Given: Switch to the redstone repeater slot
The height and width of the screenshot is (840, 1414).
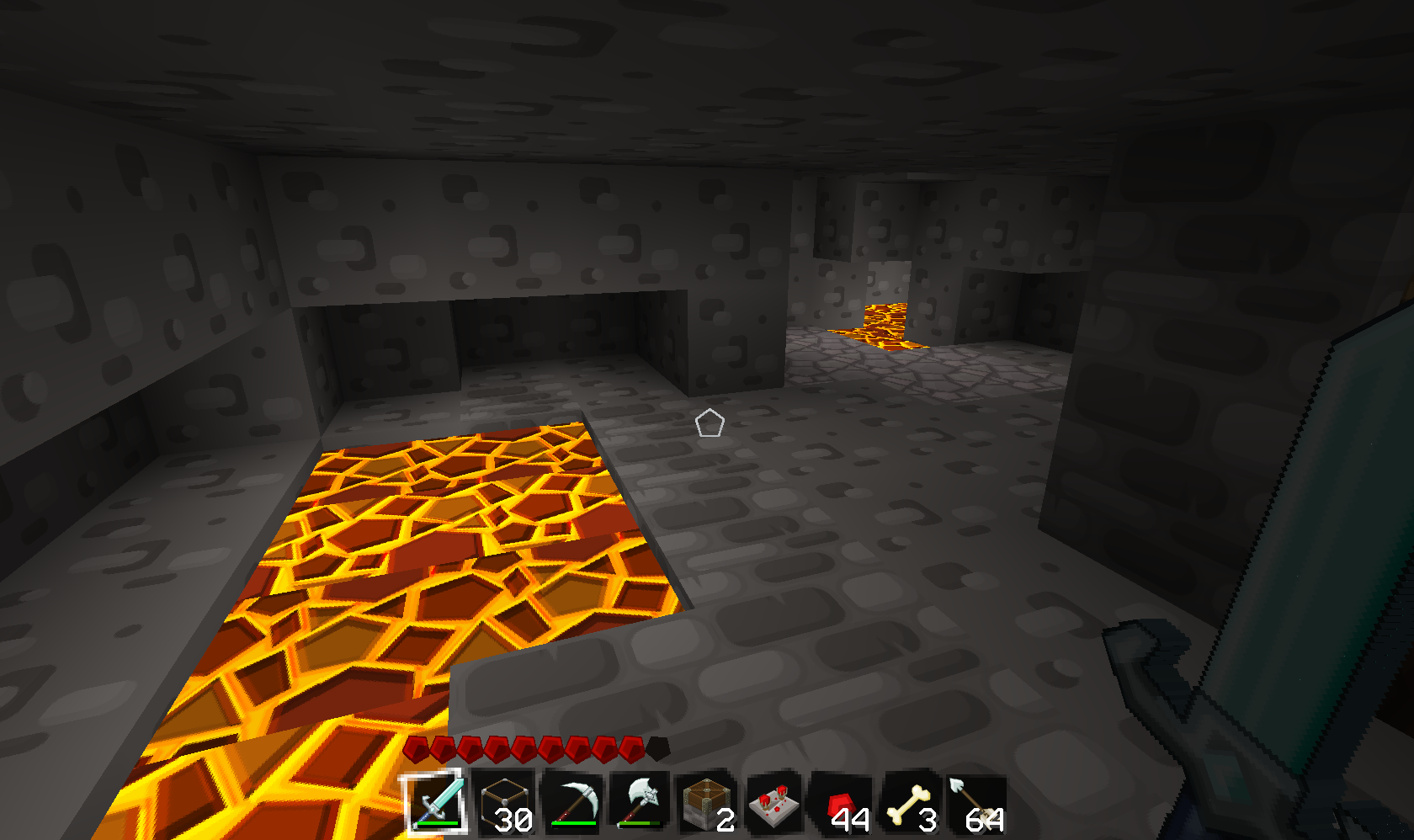Looking at the screenshot, I should pos(773,804).
